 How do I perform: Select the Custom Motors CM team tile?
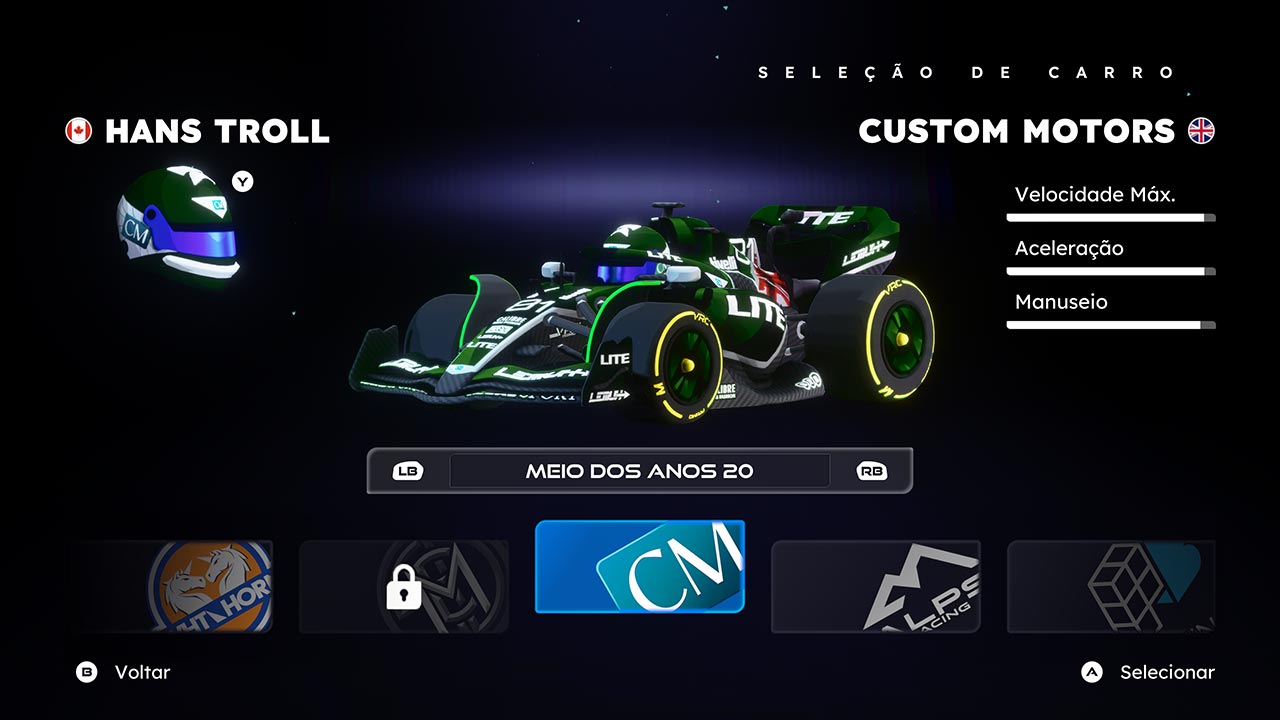(x=640, y=566)
